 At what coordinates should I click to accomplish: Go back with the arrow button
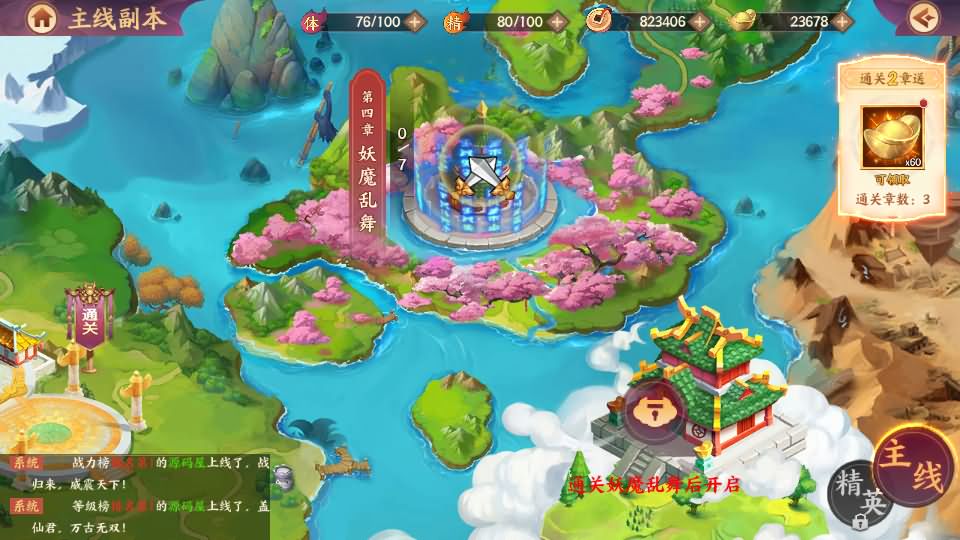927,17
